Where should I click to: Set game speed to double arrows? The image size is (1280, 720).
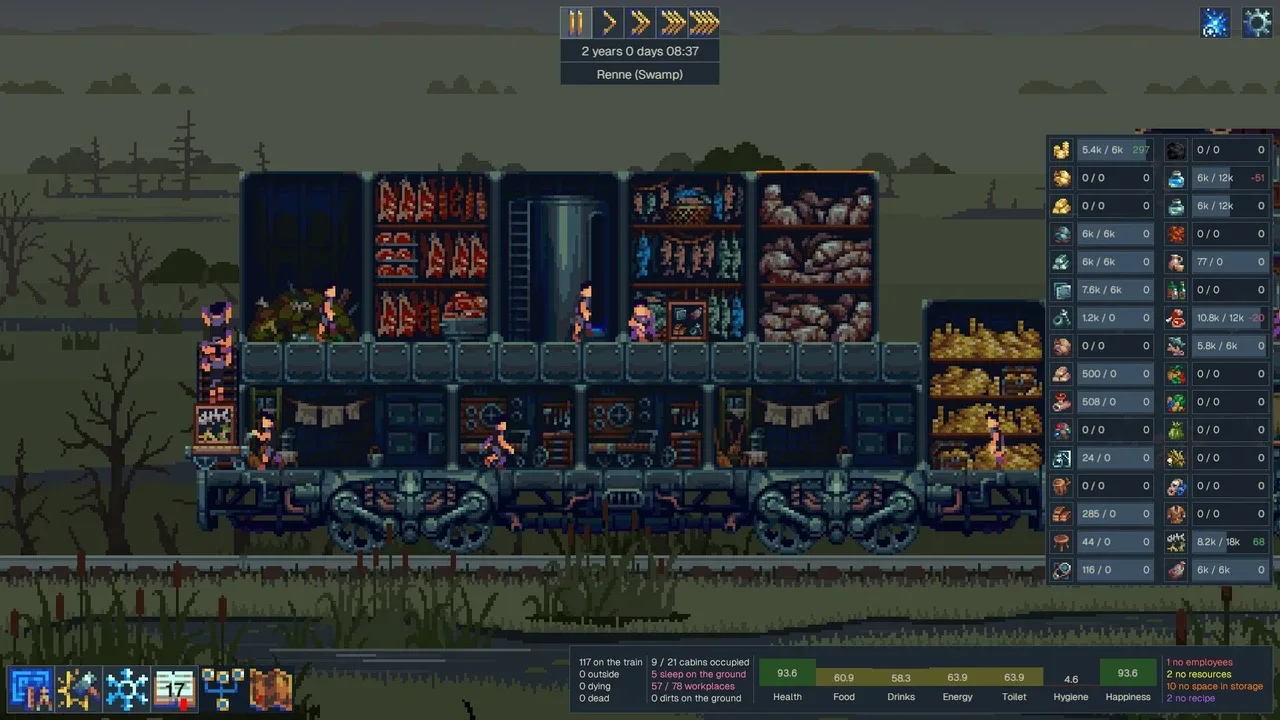pos(640,22)
